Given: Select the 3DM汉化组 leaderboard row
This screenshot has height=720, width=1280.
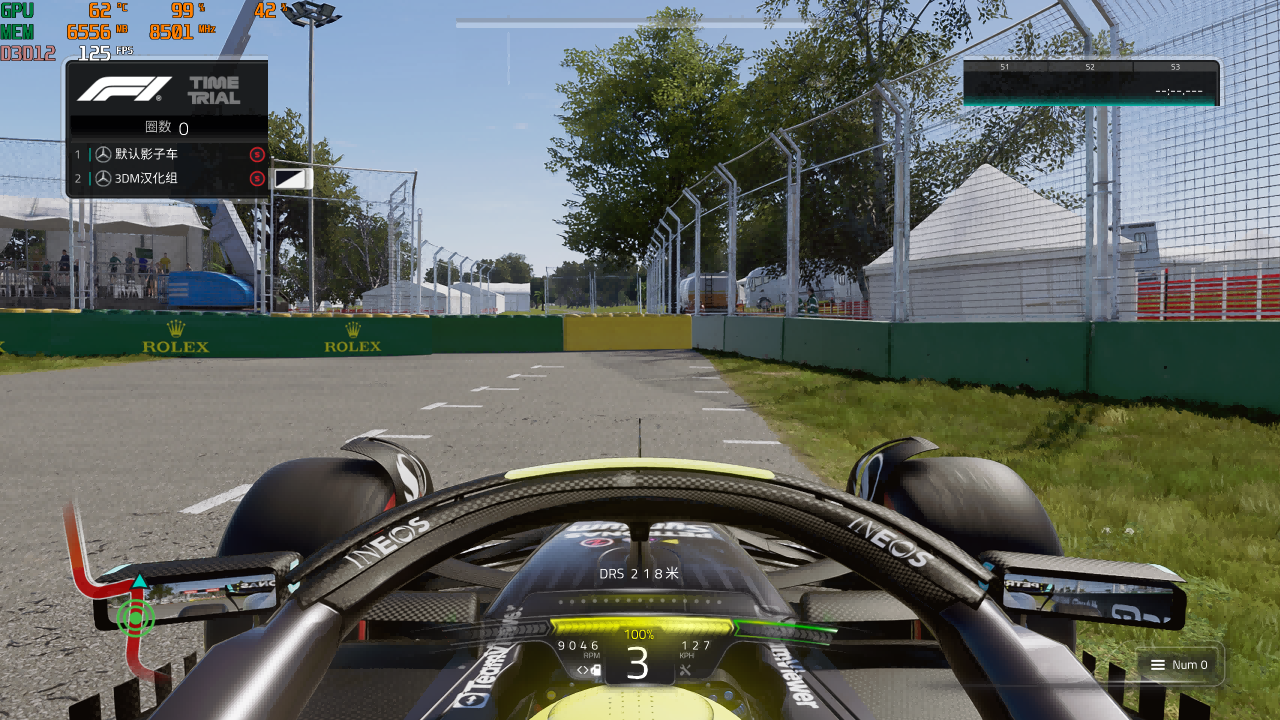Looking at the screenshot, I should click(x=167, y=179).
